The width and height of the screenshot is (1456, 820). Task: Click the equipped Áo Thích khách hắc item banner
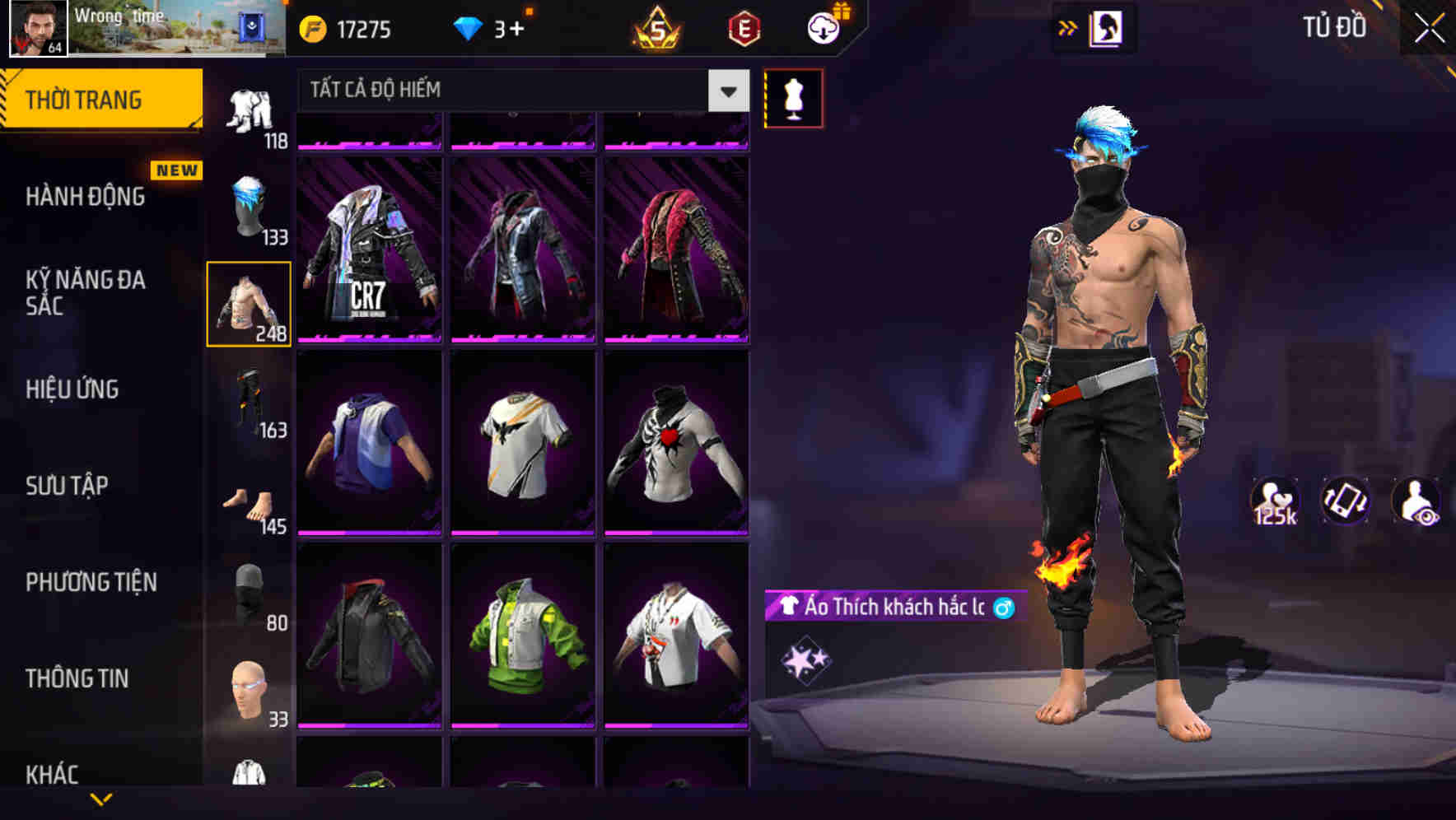889,607
